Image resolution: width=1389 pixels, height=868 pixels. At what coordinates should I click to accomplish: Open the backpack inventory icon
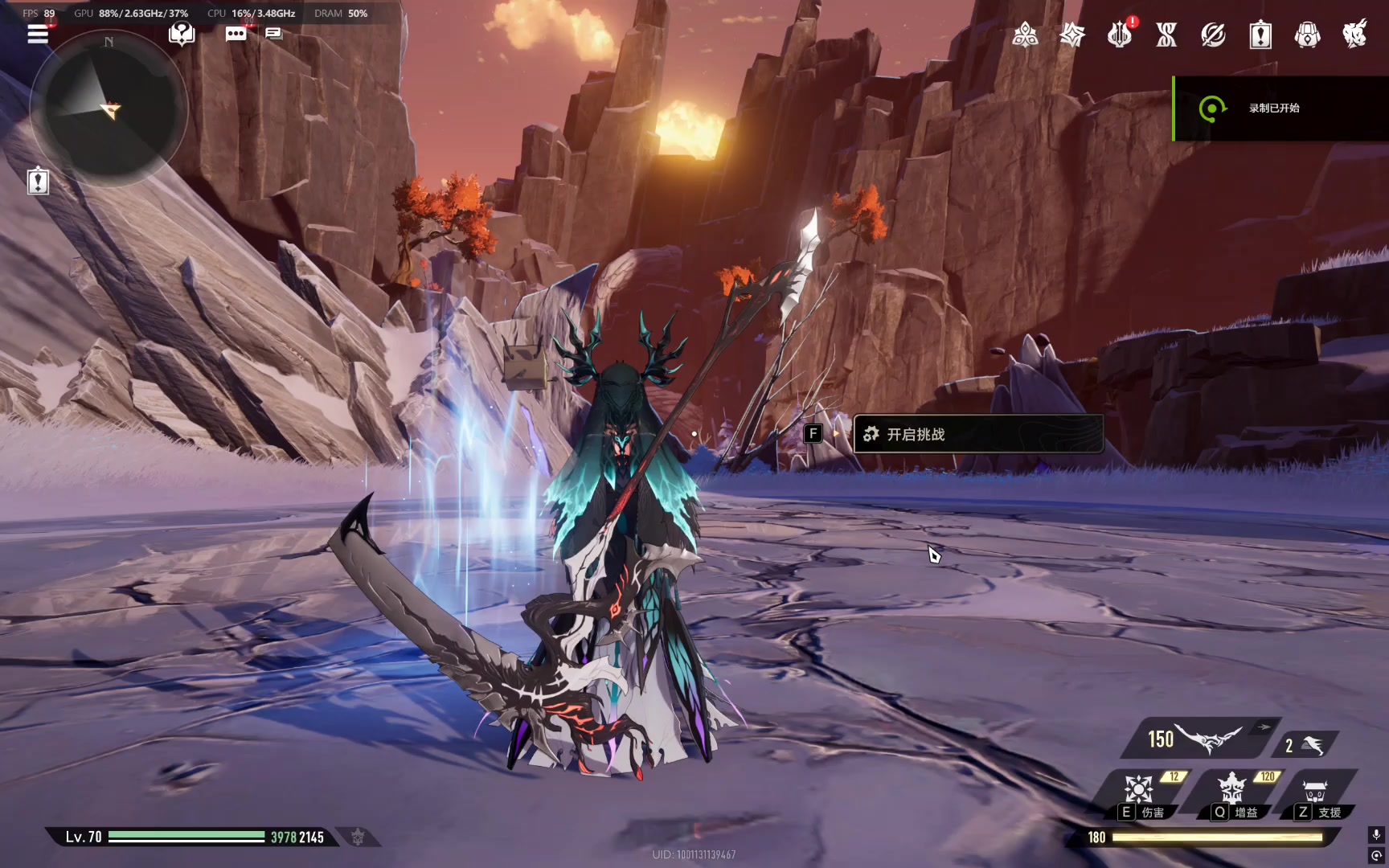click(1308, 35)
